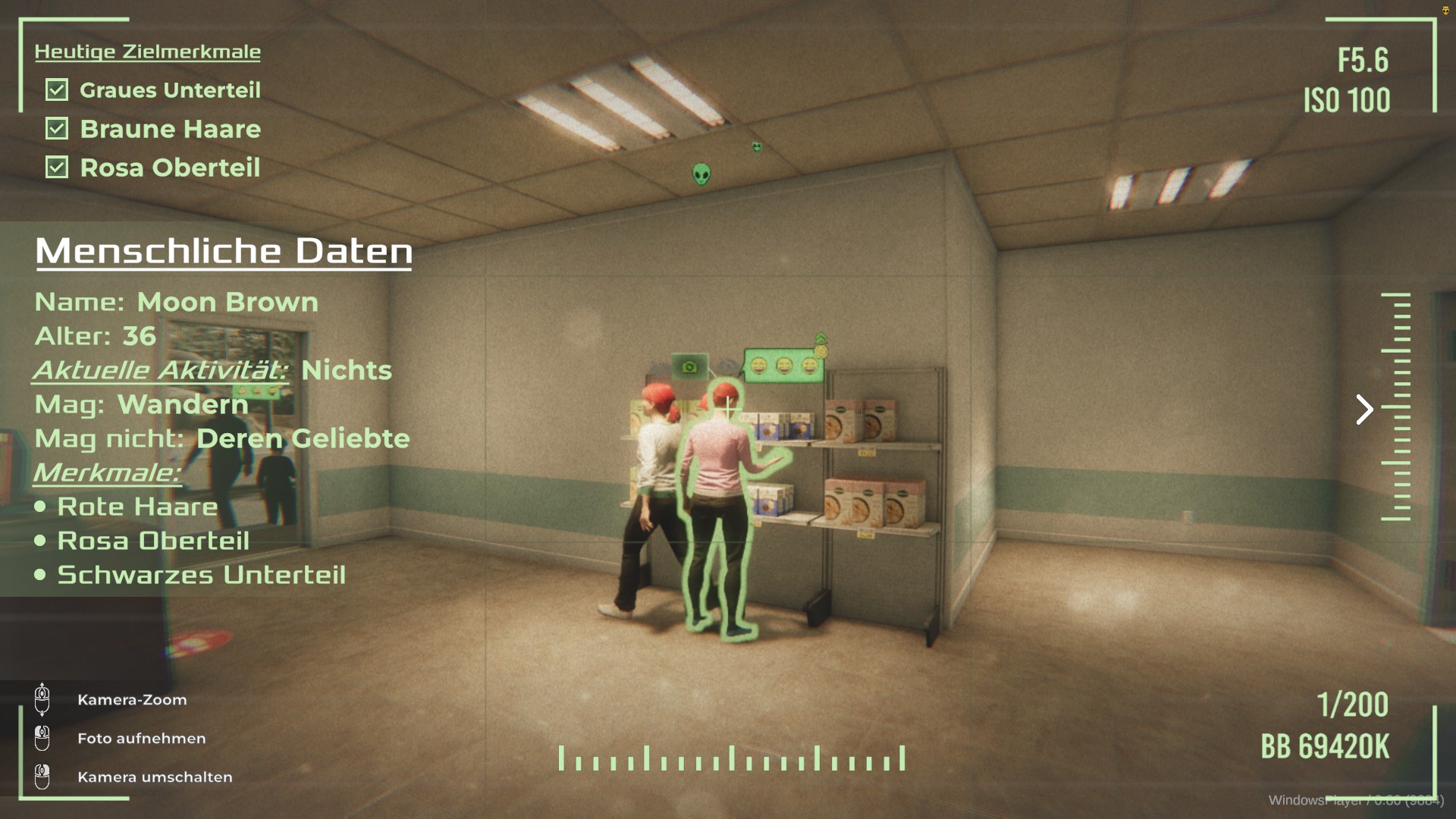This screenshot has height=819, width=1456.
Task: Toggle the Braune Haare target checkbox
Action: (x=57, y=129)
